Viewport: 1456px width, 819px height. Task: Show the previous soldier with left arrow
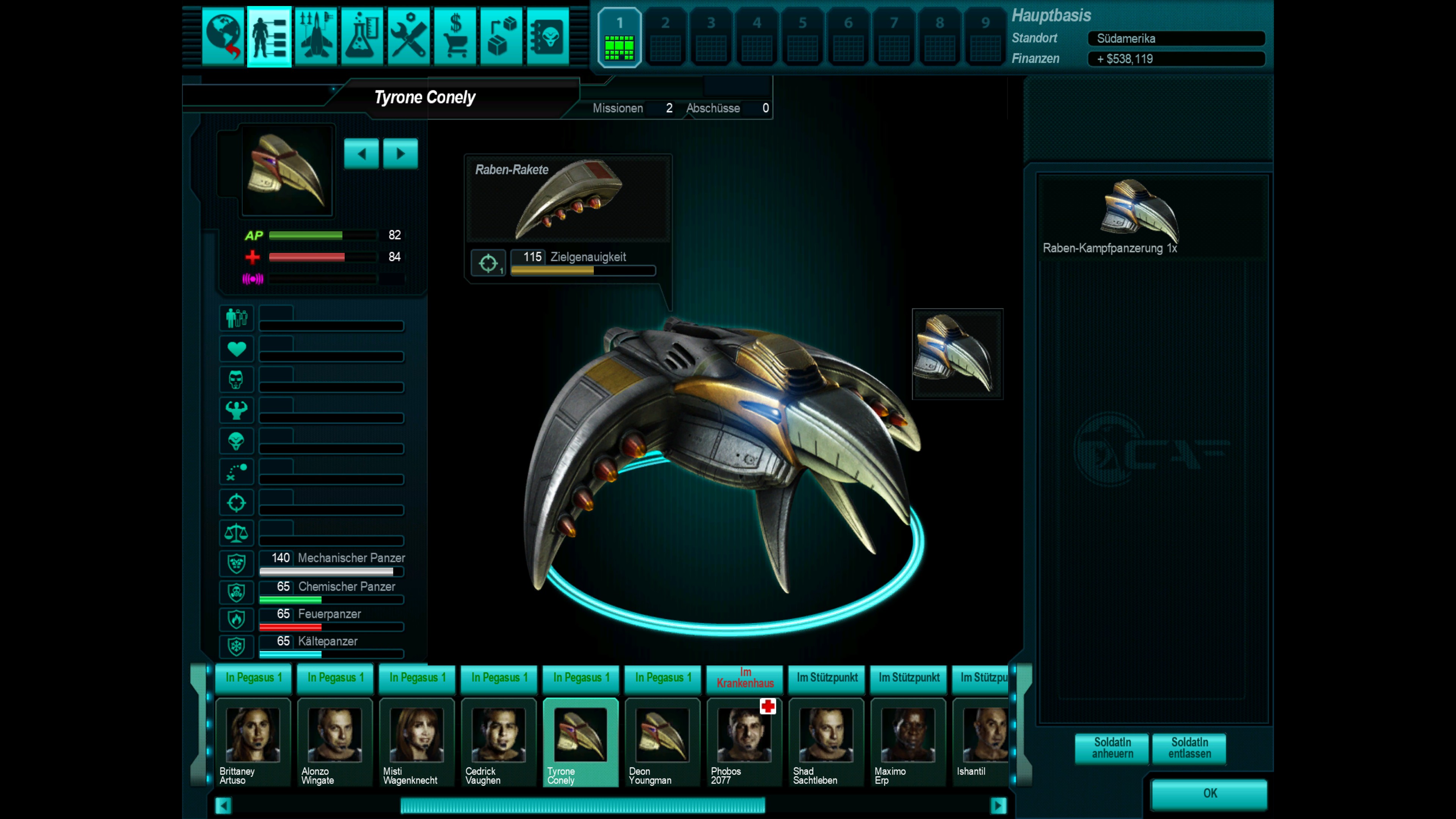(361, 154)
